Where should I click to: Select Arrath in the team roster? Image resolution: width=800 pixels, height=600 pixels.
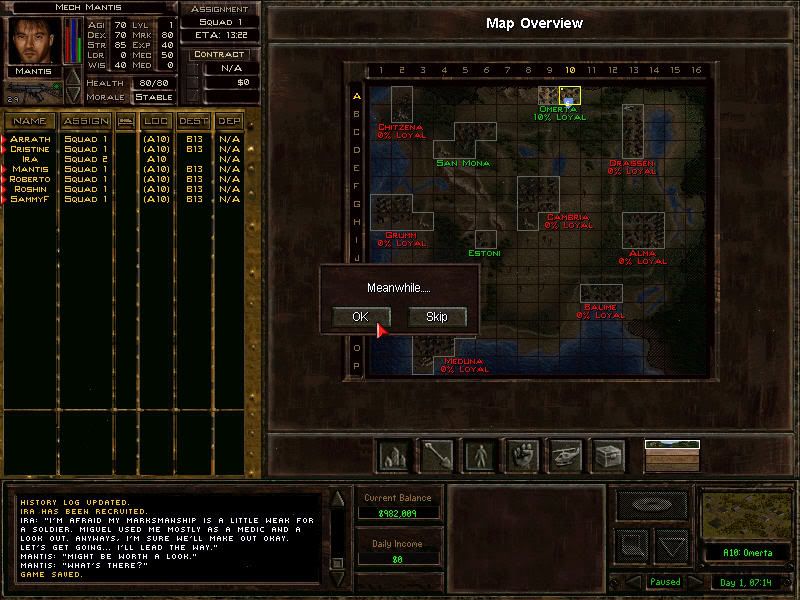point(30,139)
